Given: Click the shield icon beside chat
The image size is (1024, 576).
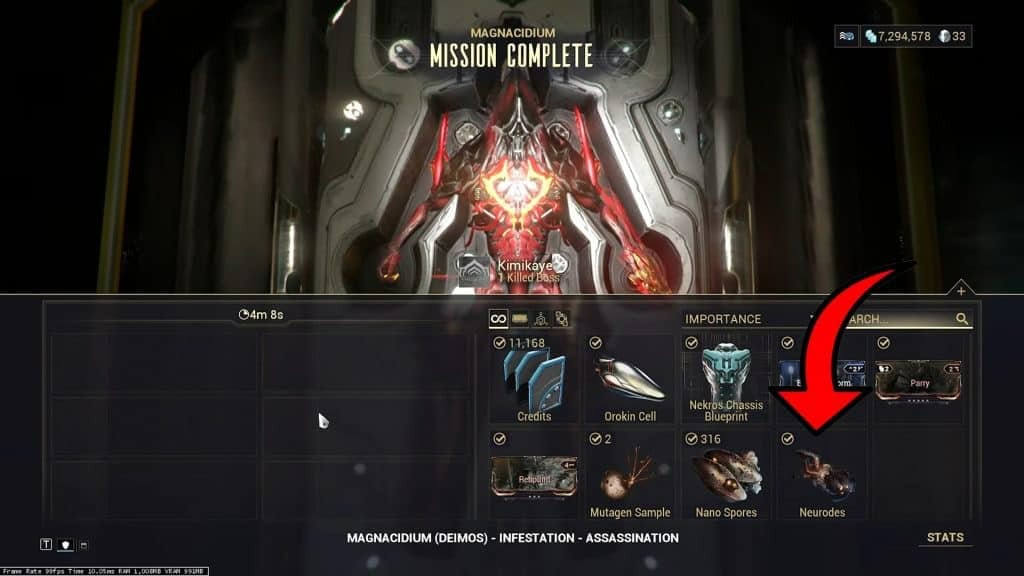Looking at the screenshot, I should [65, 544].
